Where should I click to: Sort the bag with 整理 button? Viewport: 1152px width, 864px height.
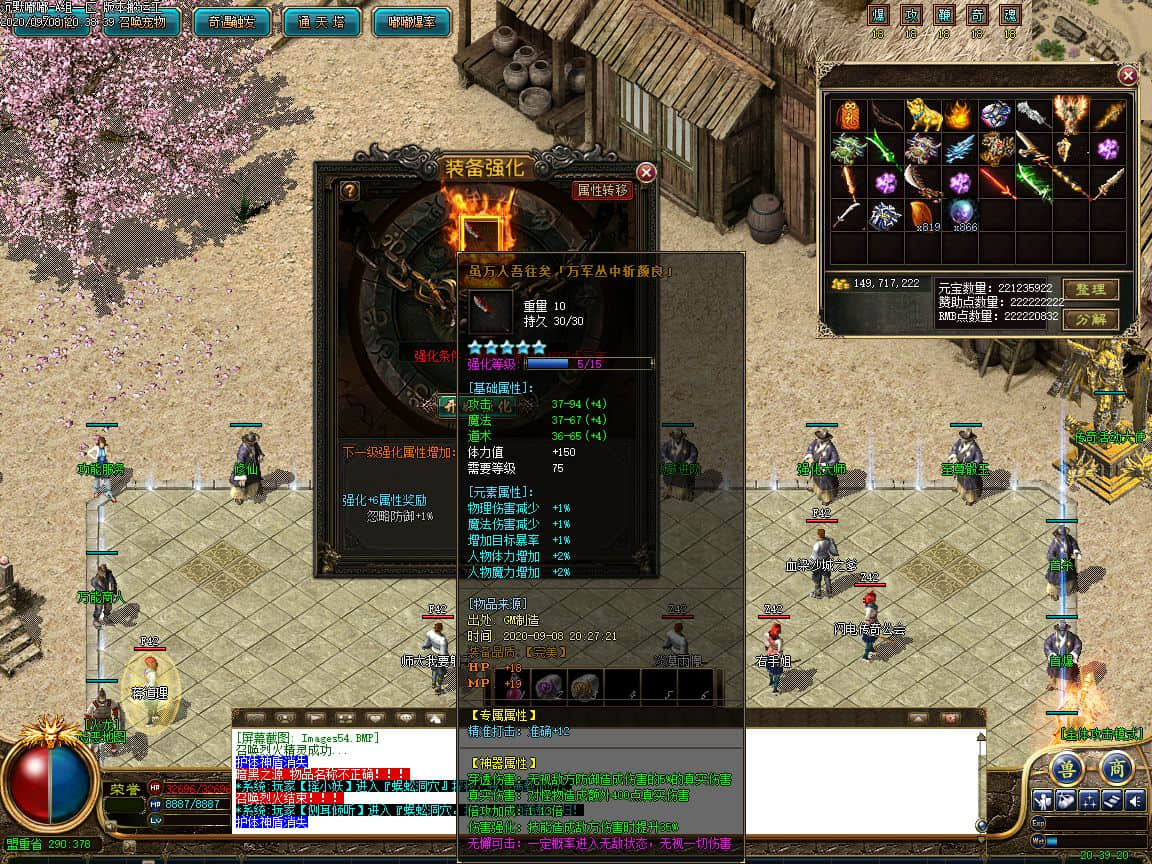(1089, 289)
